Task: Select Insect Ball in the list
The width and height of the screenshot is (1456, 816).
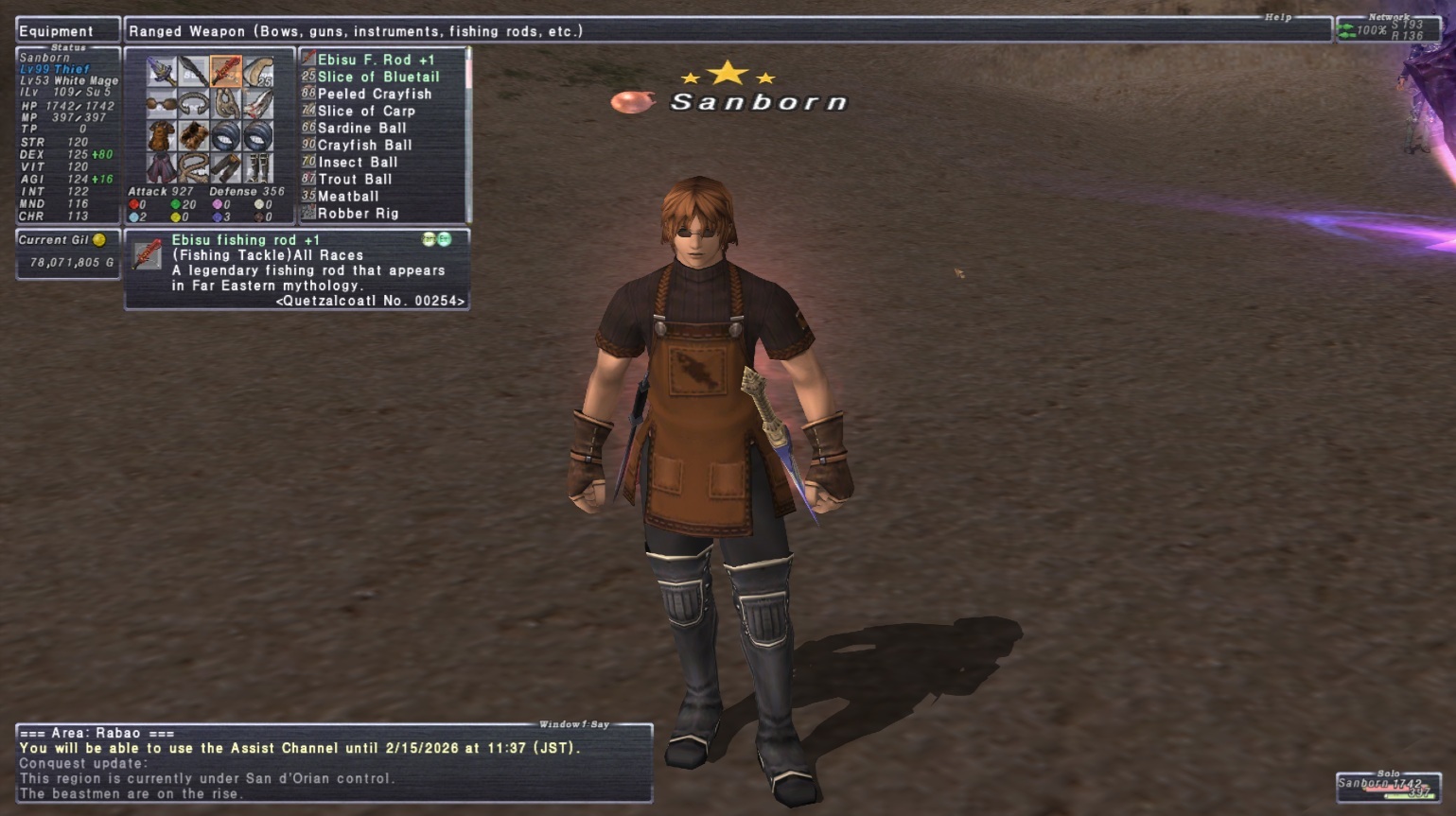Action: pos(357,162)
